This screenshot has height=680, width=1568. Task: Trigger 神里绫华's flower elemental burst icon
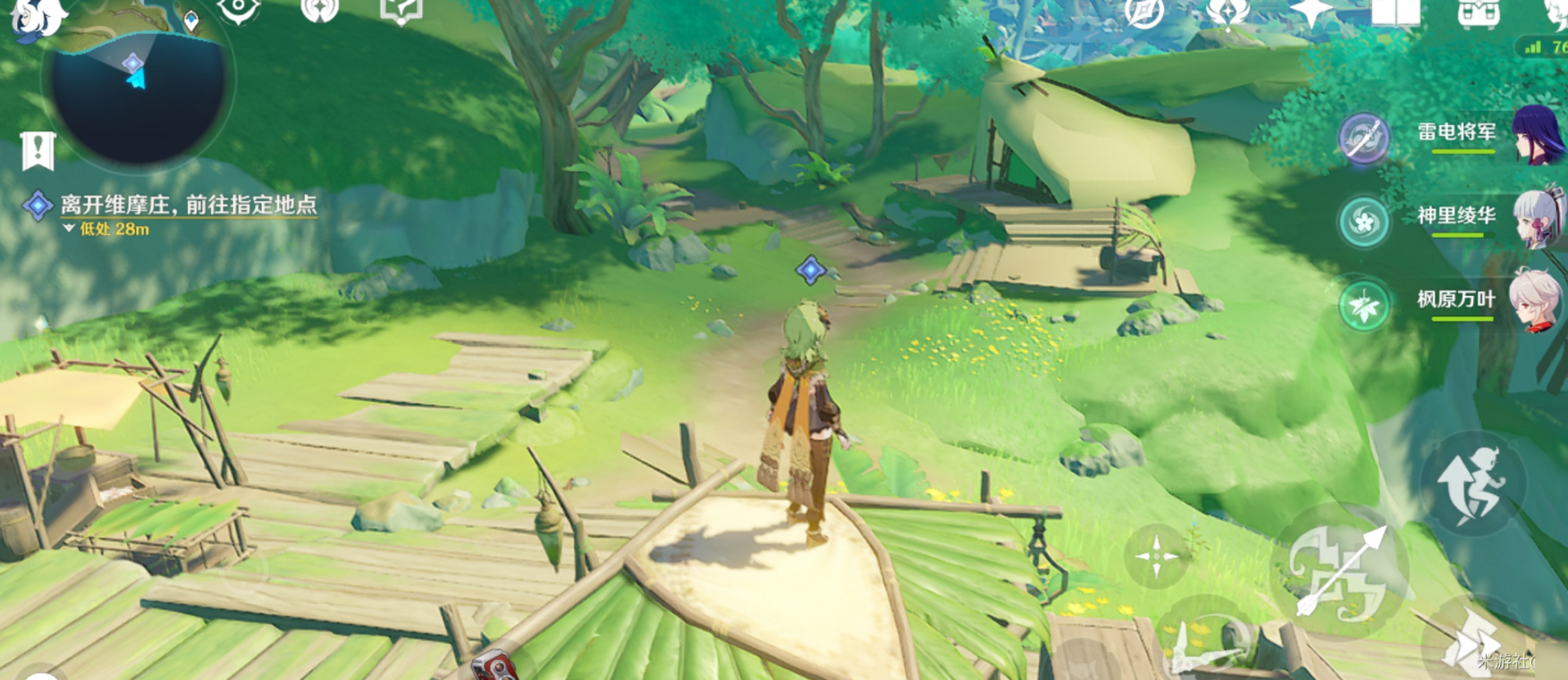point(1364,221)
